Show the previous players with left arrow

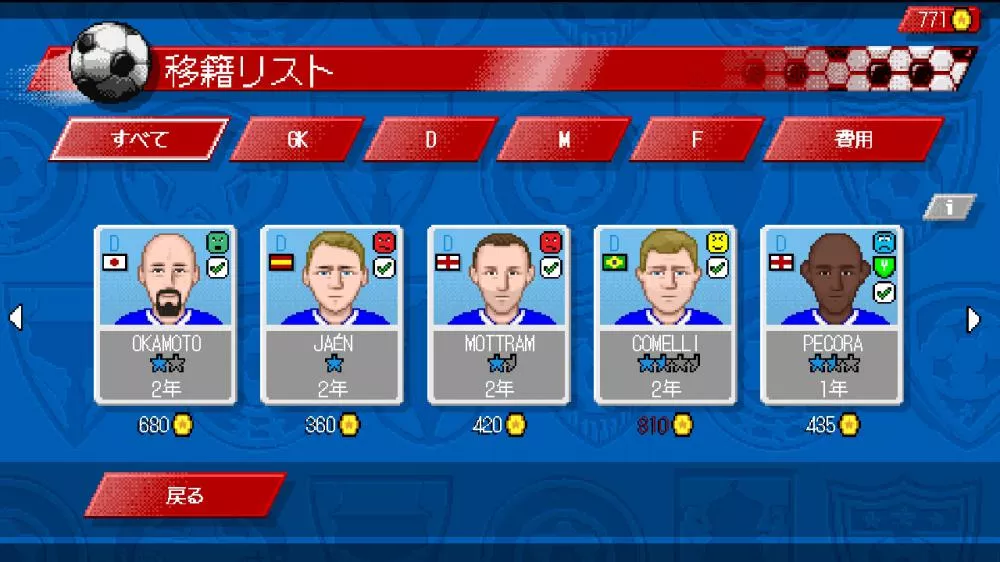pyautogui.click(x=15, y=319)
